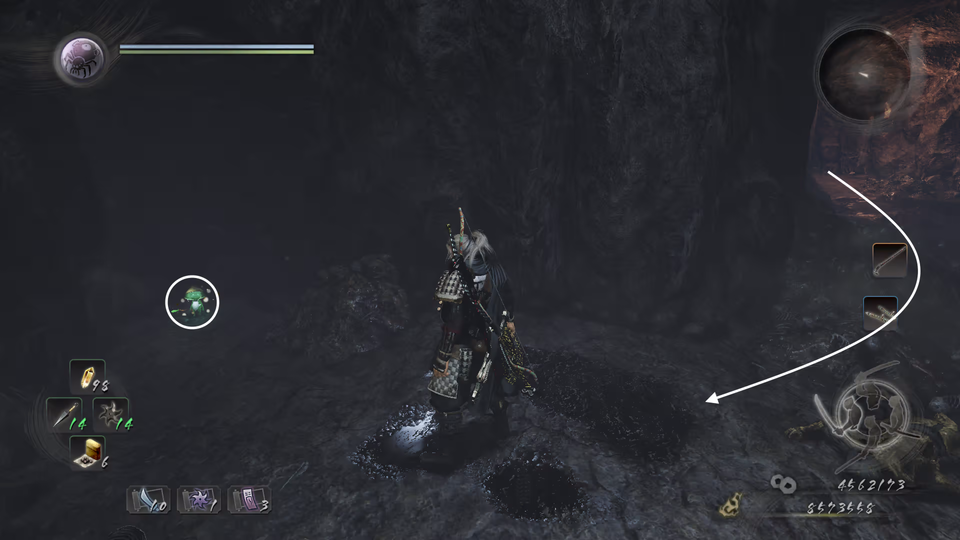The width and height of the screenshot is (960, 540).
Task: Select the upper weapon slot icon
Action: (x=889, y=261)
